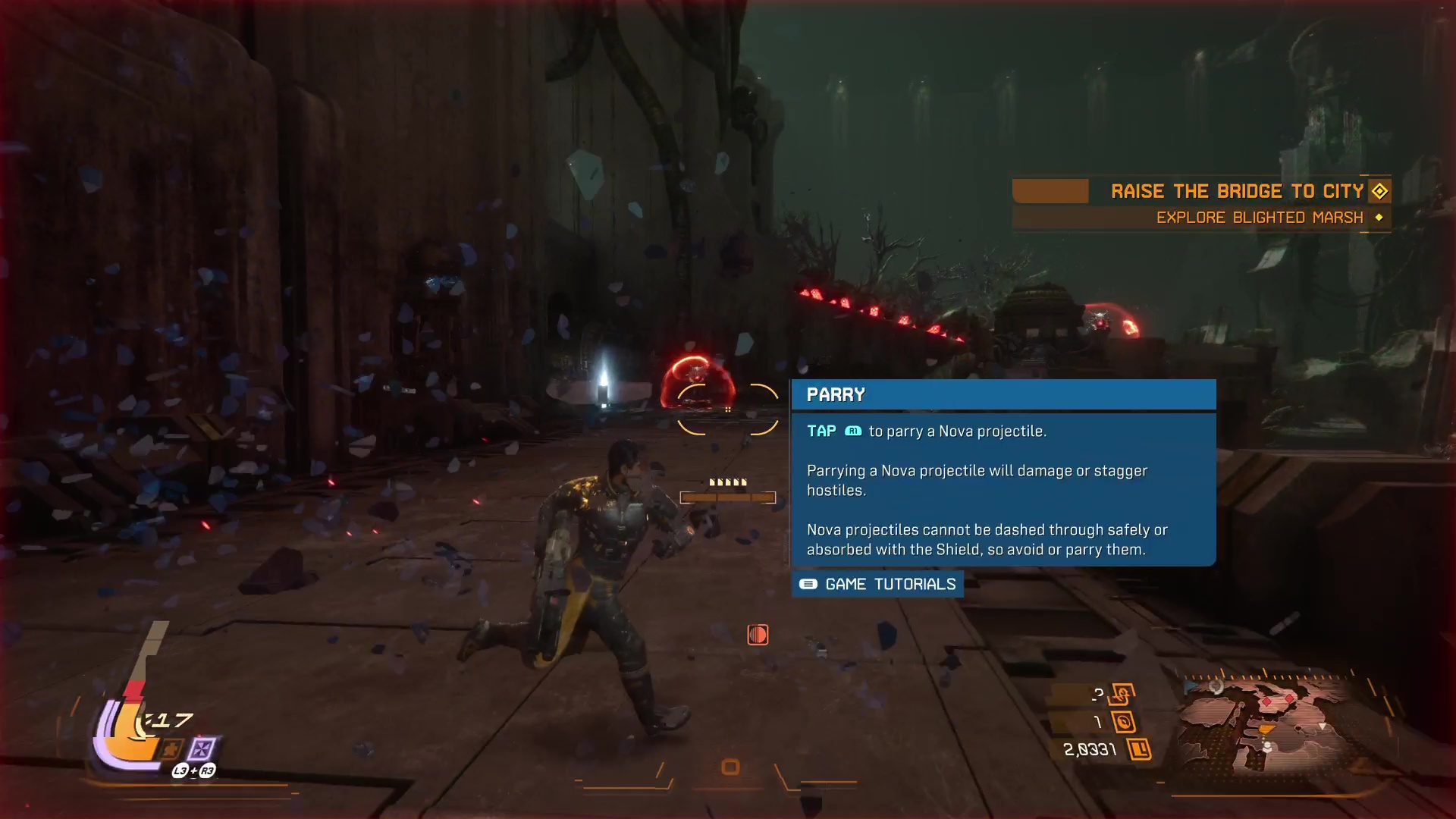This screenshot has height=819, width=1456.
Task: Click the text explaining Nova projectile parrying
Action: click(977, 480)
